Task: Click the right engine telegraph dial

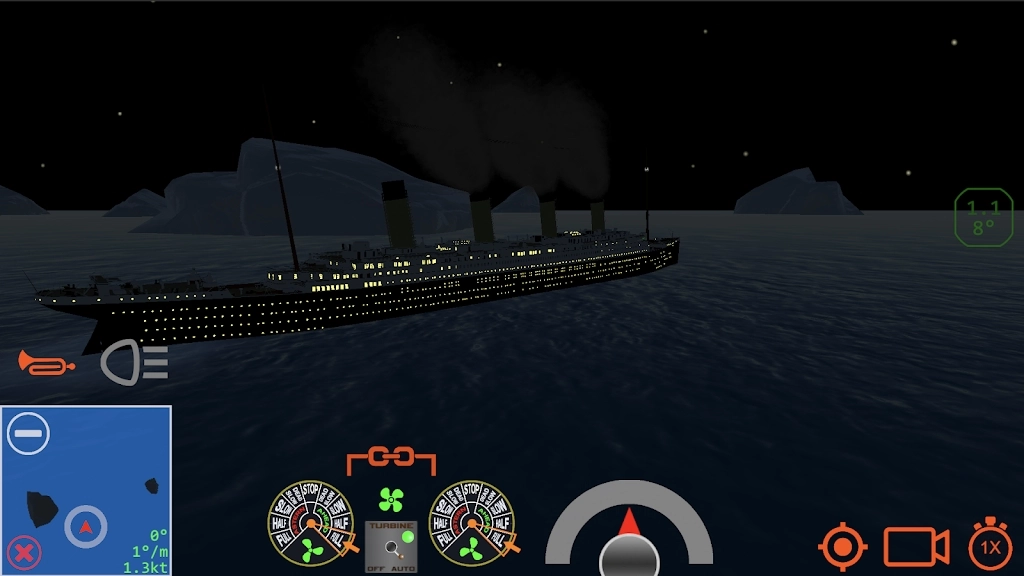Action: click(x=471, y=523)
